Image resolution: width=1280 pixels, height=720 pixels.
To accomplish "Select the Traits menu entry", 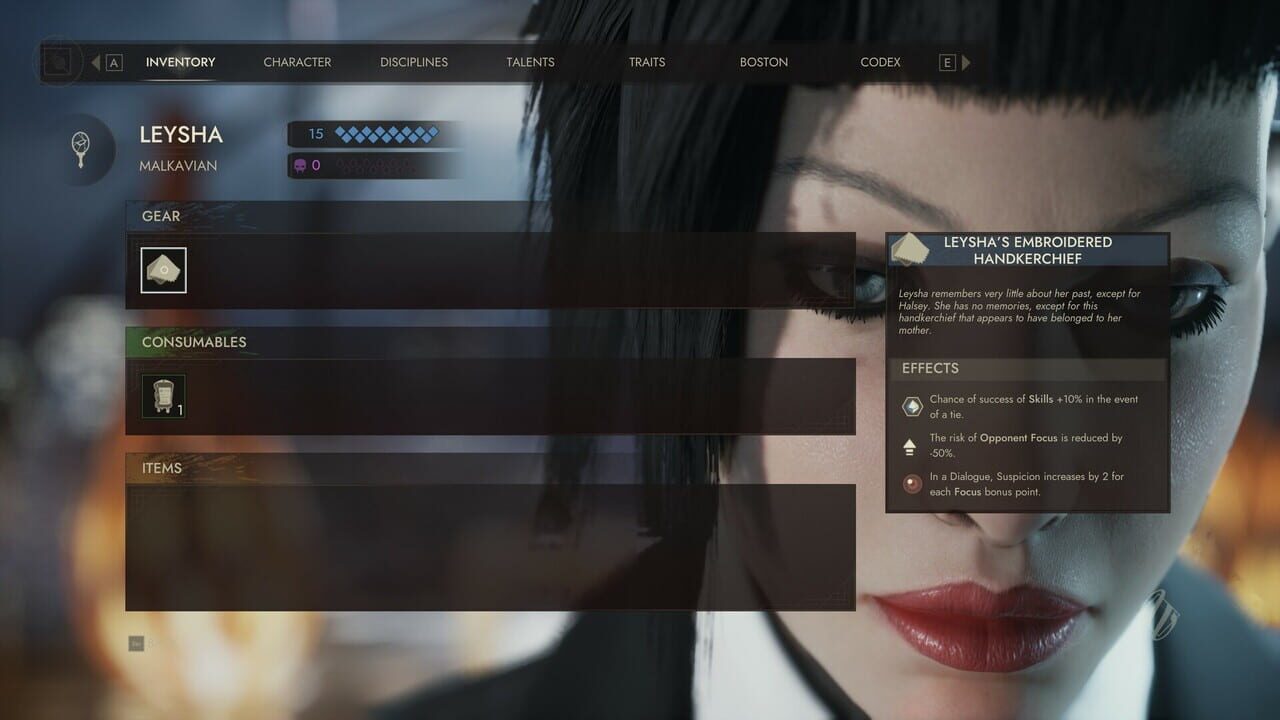I will tap(646, 62).
